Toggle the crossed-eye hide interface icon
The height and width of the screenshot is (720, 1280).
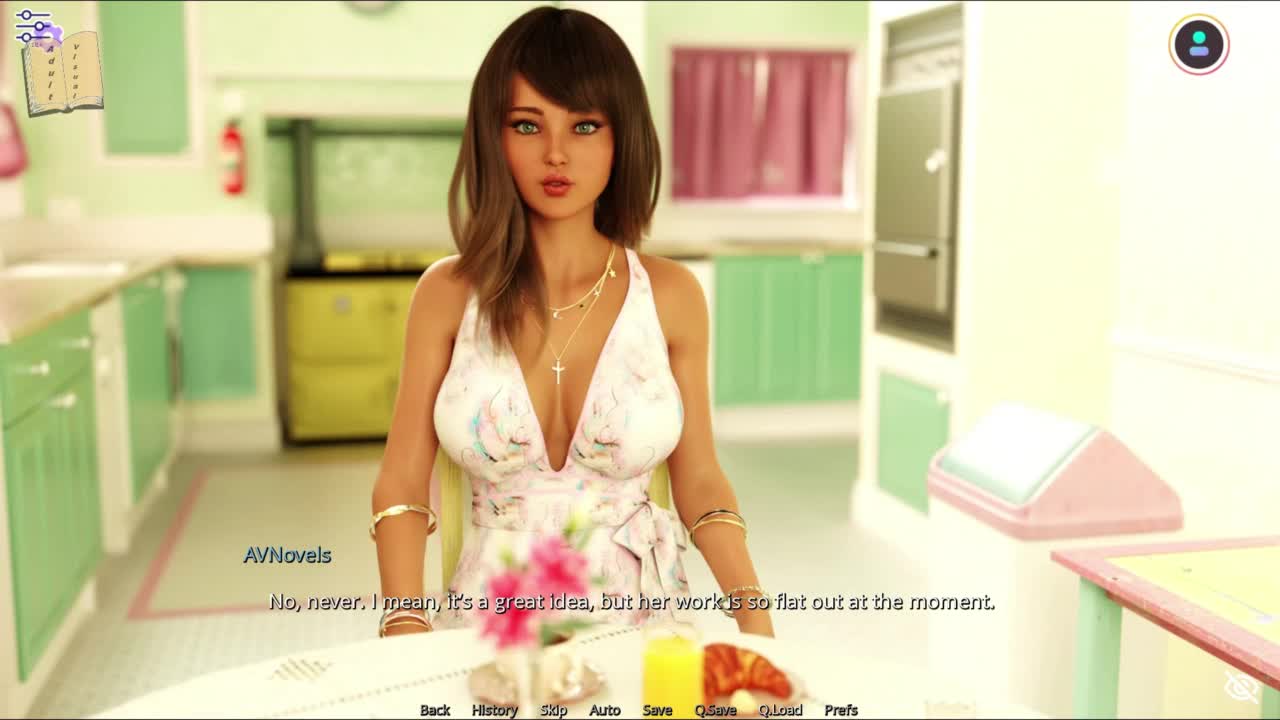pyautogui.click(x=1241, y=687)
